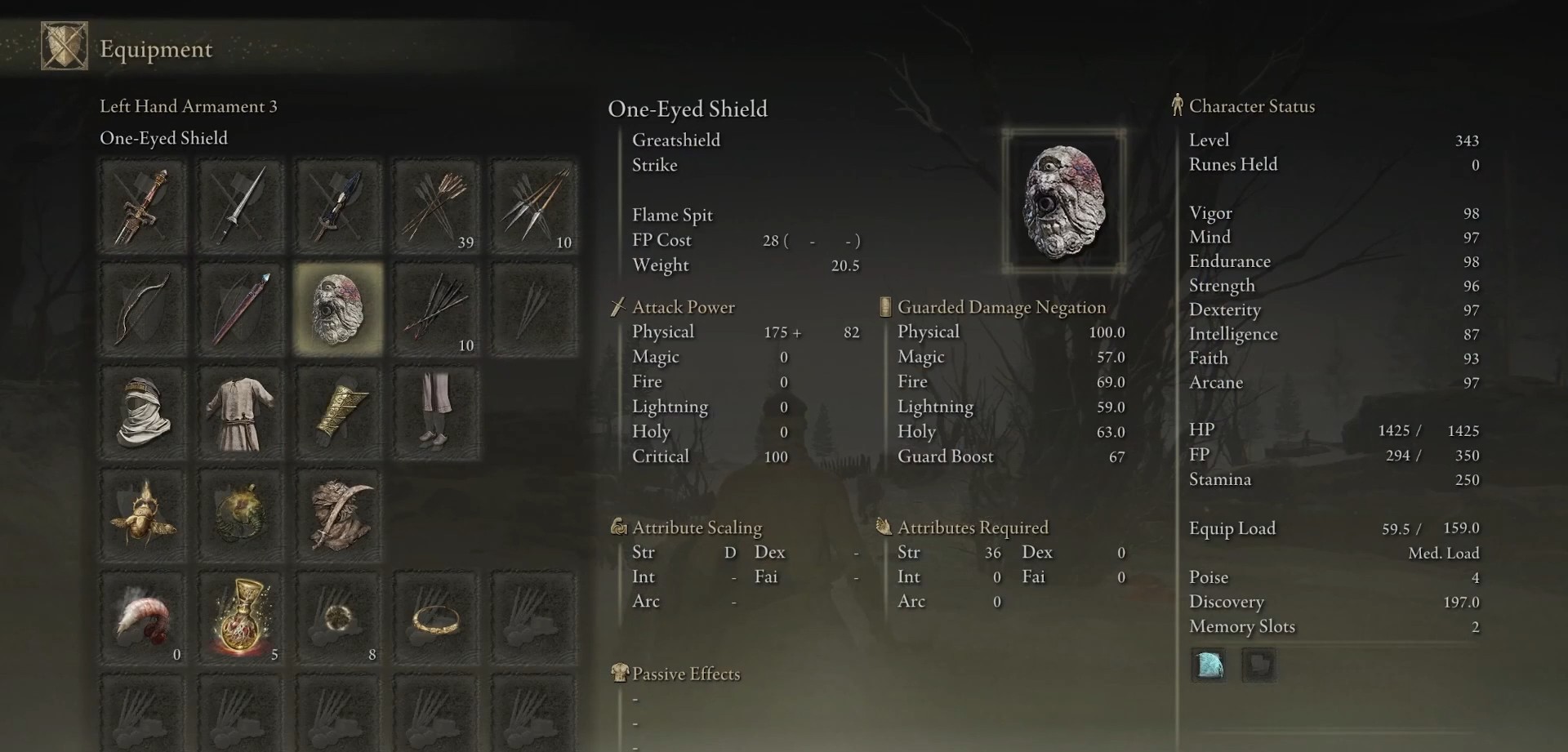This screenshot has height=752, width=1568.
Task: Select the arrow bundle with 39 count
Action: pos(437,207)
